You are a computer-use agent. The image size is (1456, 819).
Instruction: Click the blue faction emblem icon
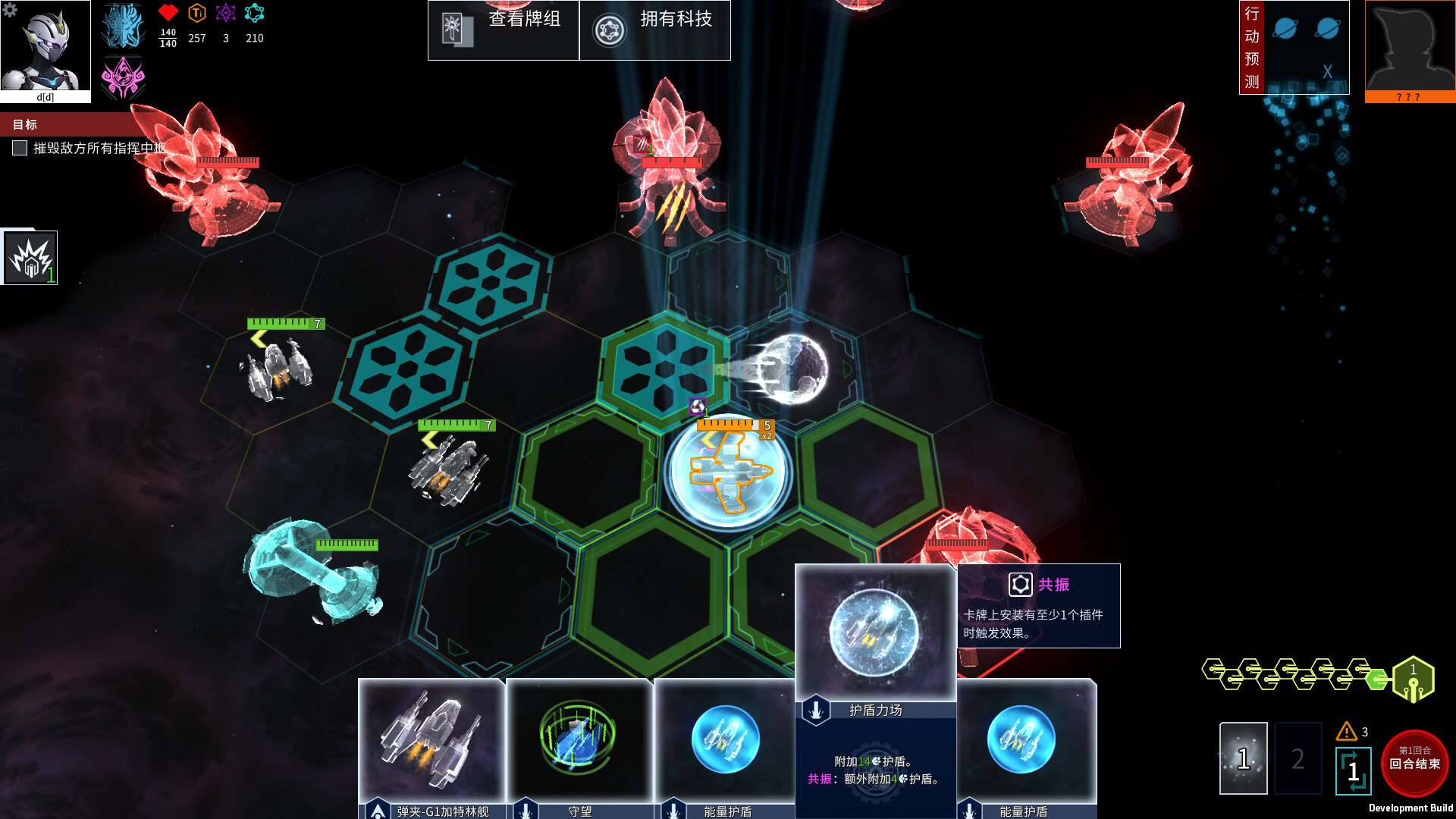point(123,26)
